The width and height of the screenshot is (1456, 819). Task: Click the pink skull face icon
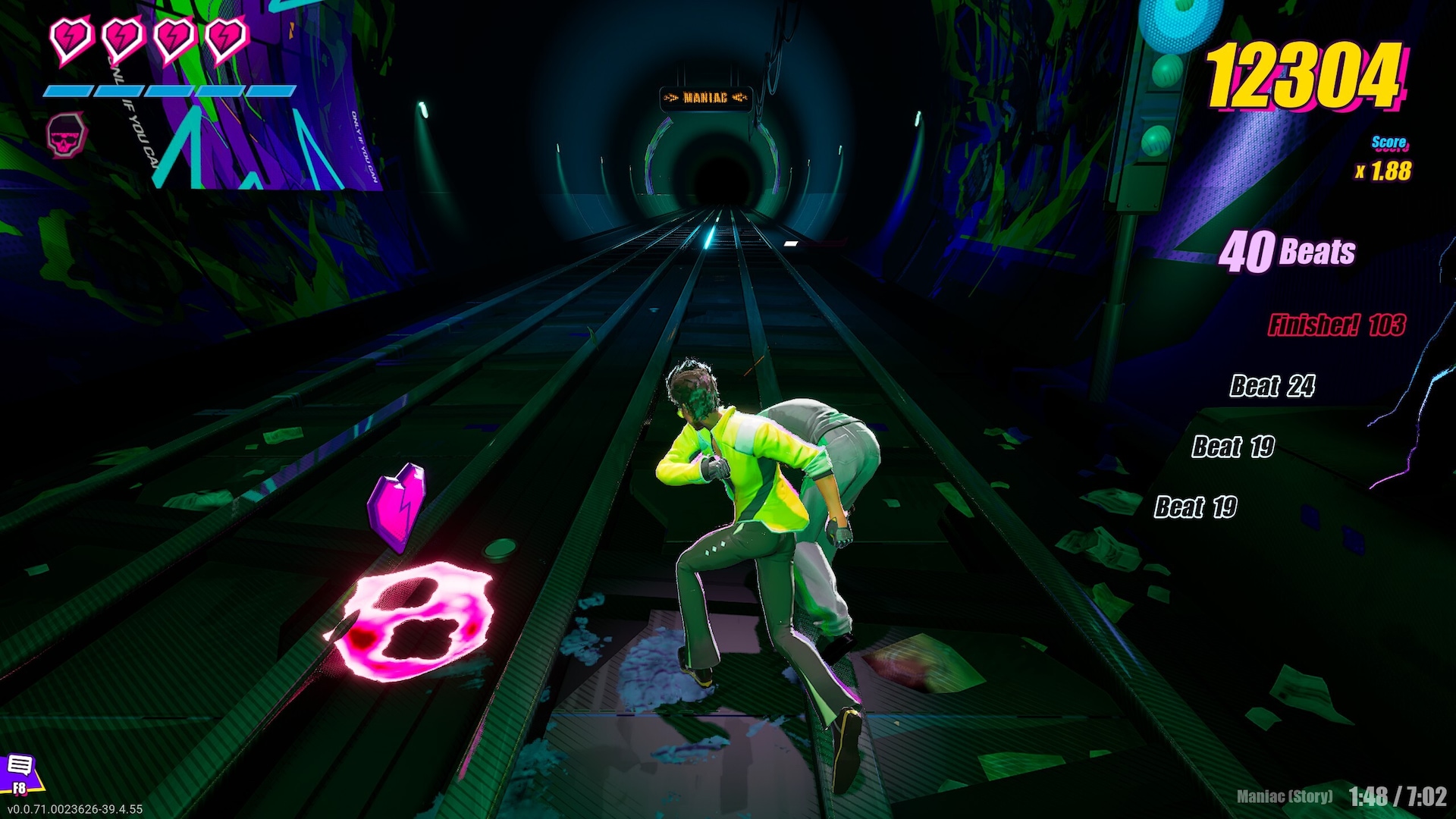pyautogui.click(x=67, y=135)
